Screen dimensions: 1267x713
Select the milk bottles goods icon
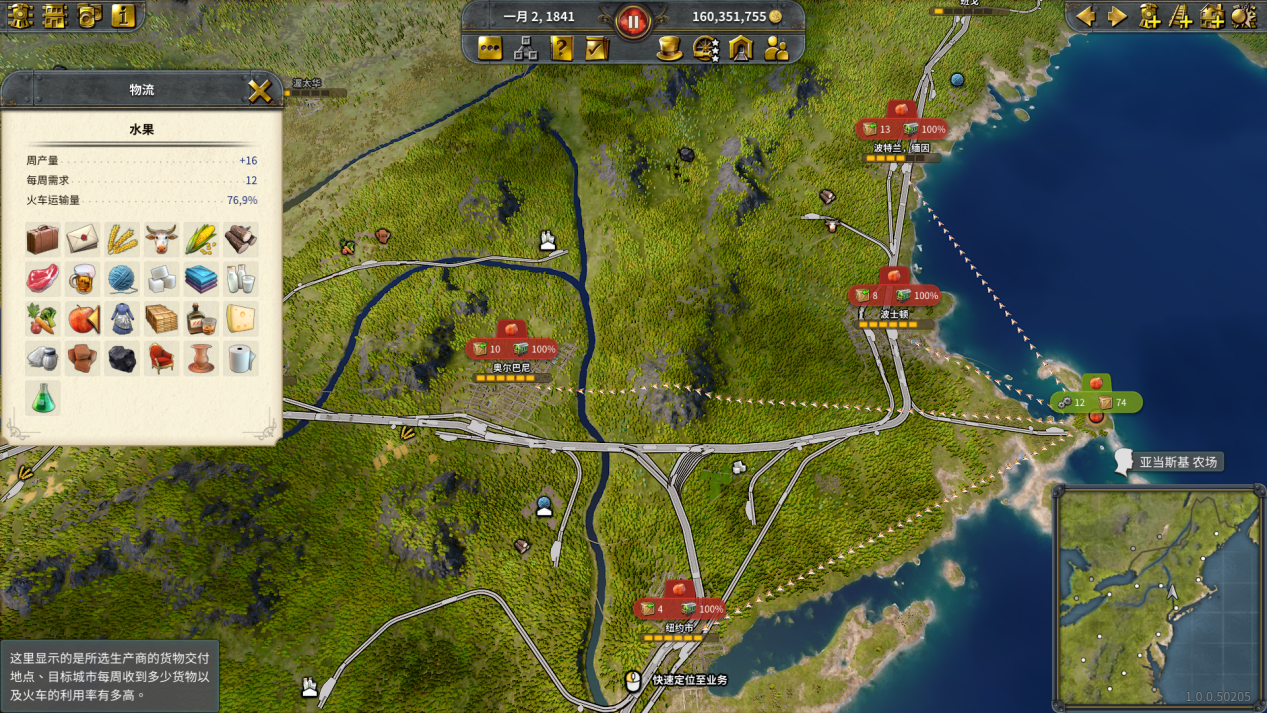click(x=240, y=279)
